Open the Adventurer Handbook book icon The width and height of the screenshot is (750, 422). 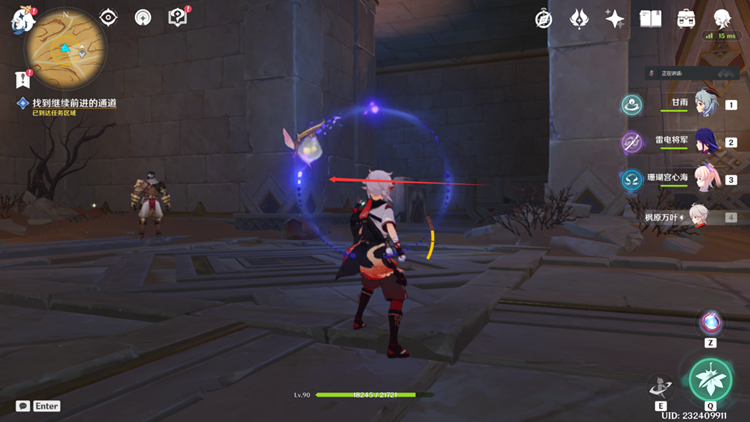651,19
